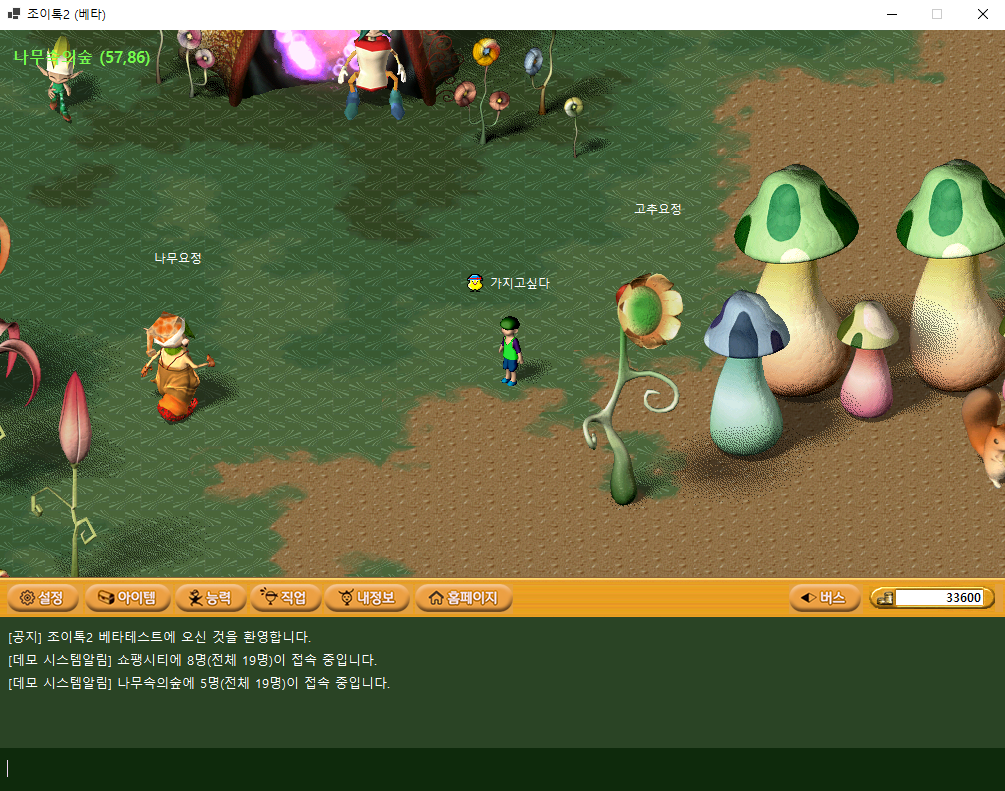Image resolution: width=1005 pixels, height=791 pixels.
Task: Go to the 홈페이지 homepage
Action: click(x=463, y=598)
